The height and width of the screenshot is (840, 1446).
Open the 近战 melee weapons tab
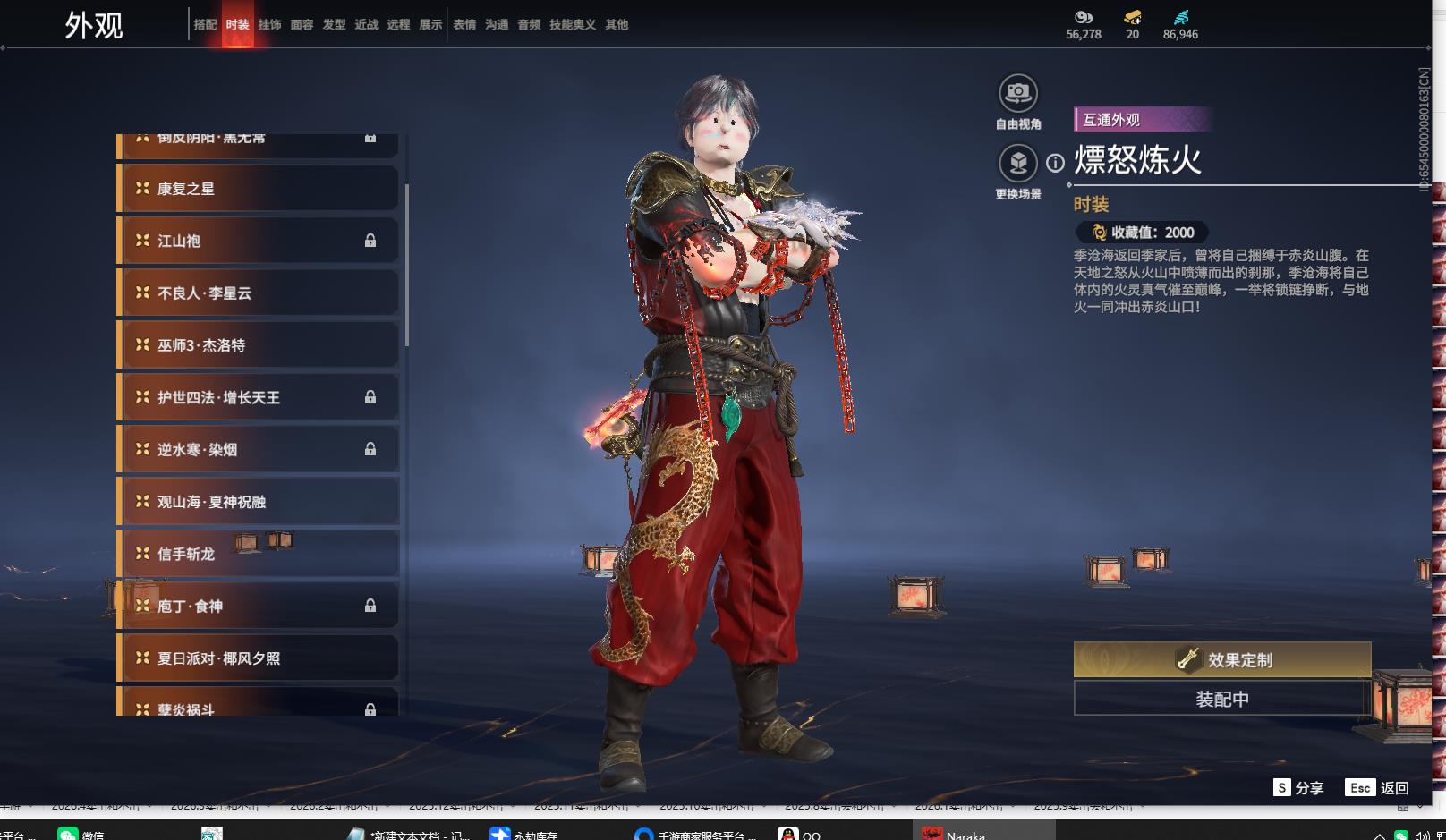tap(366, 25)
